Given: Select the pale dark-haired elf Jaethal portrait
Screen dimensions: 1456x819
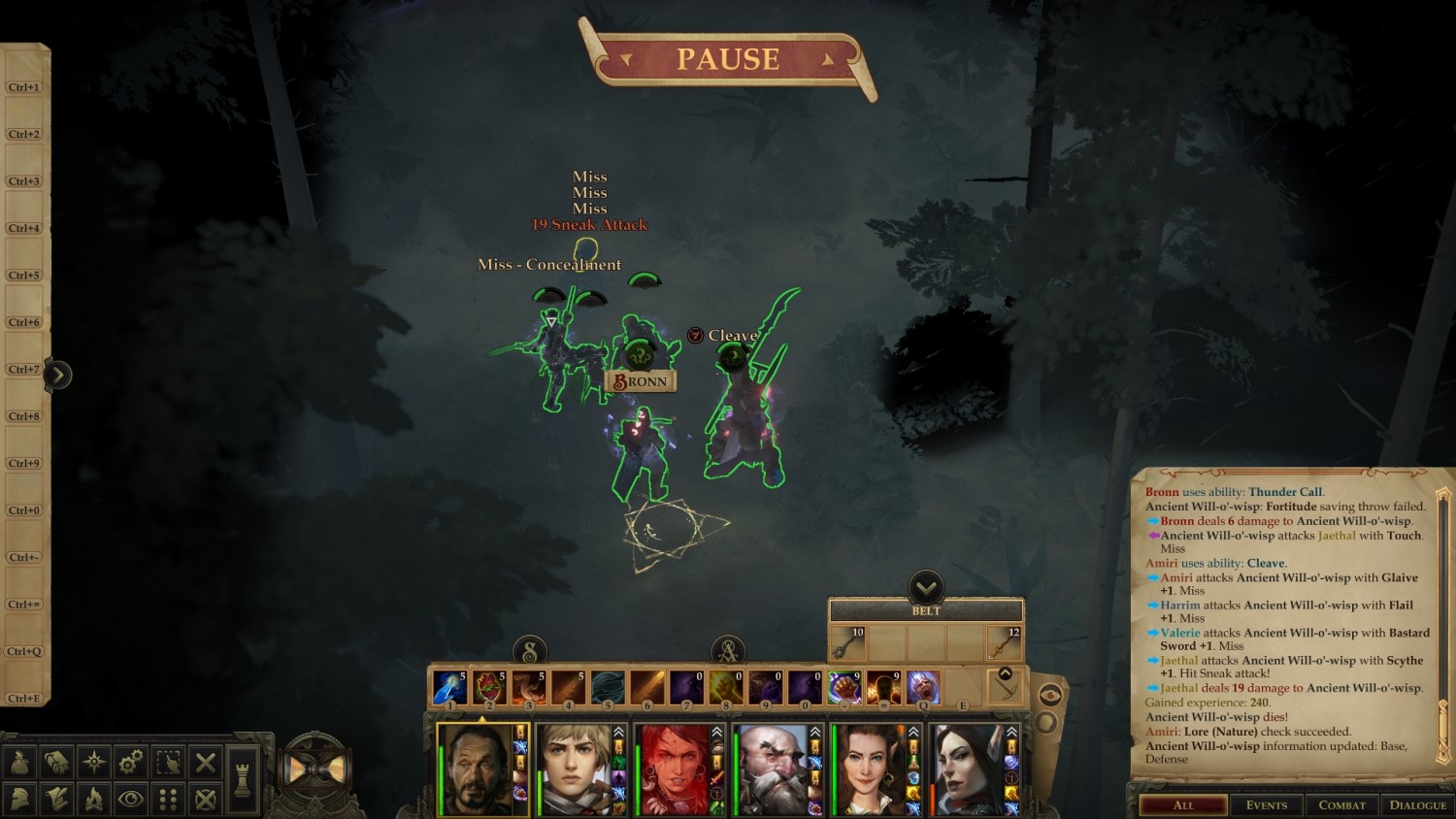Looking at the screenshot, I should [971, 770].
